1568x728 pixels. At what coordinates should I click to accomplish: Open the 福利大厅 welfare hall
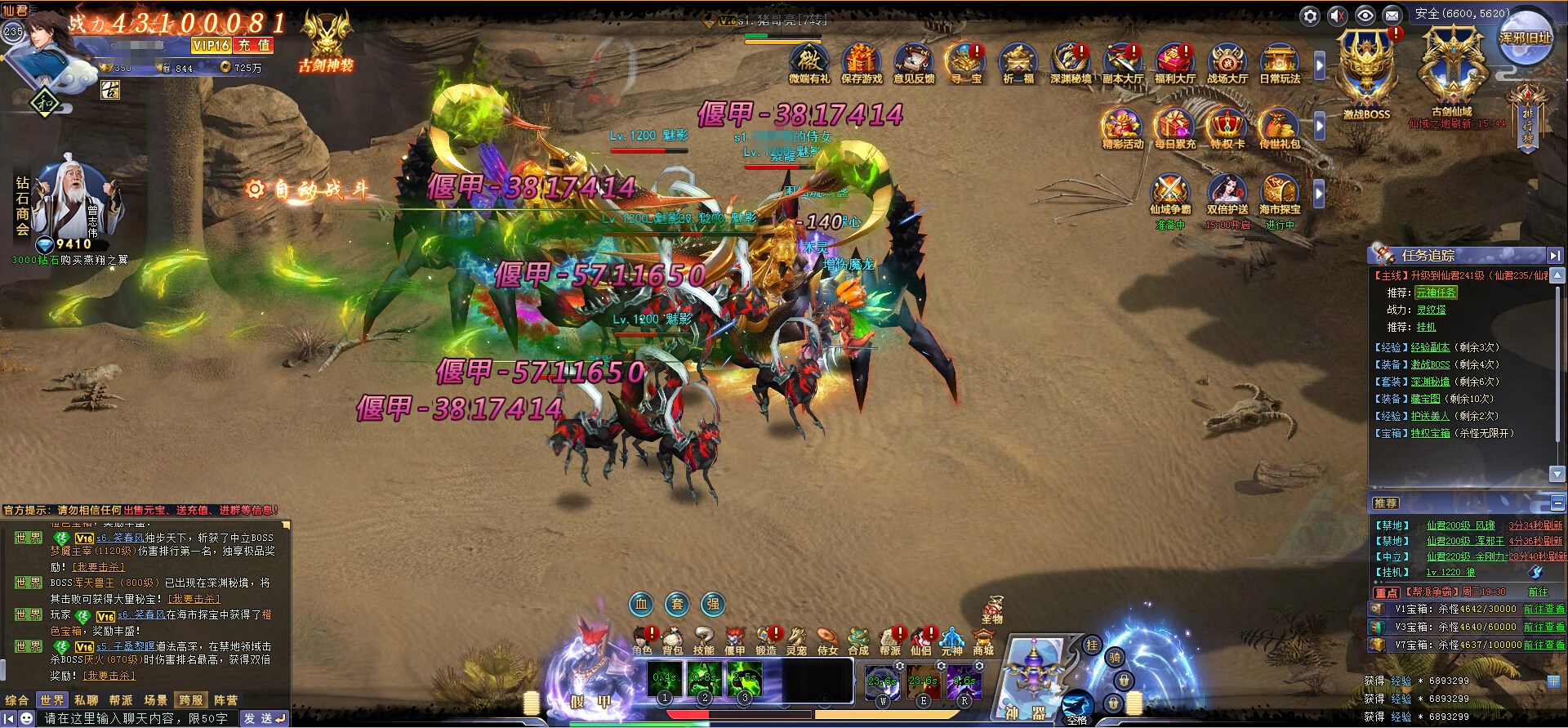(1174, 64)
